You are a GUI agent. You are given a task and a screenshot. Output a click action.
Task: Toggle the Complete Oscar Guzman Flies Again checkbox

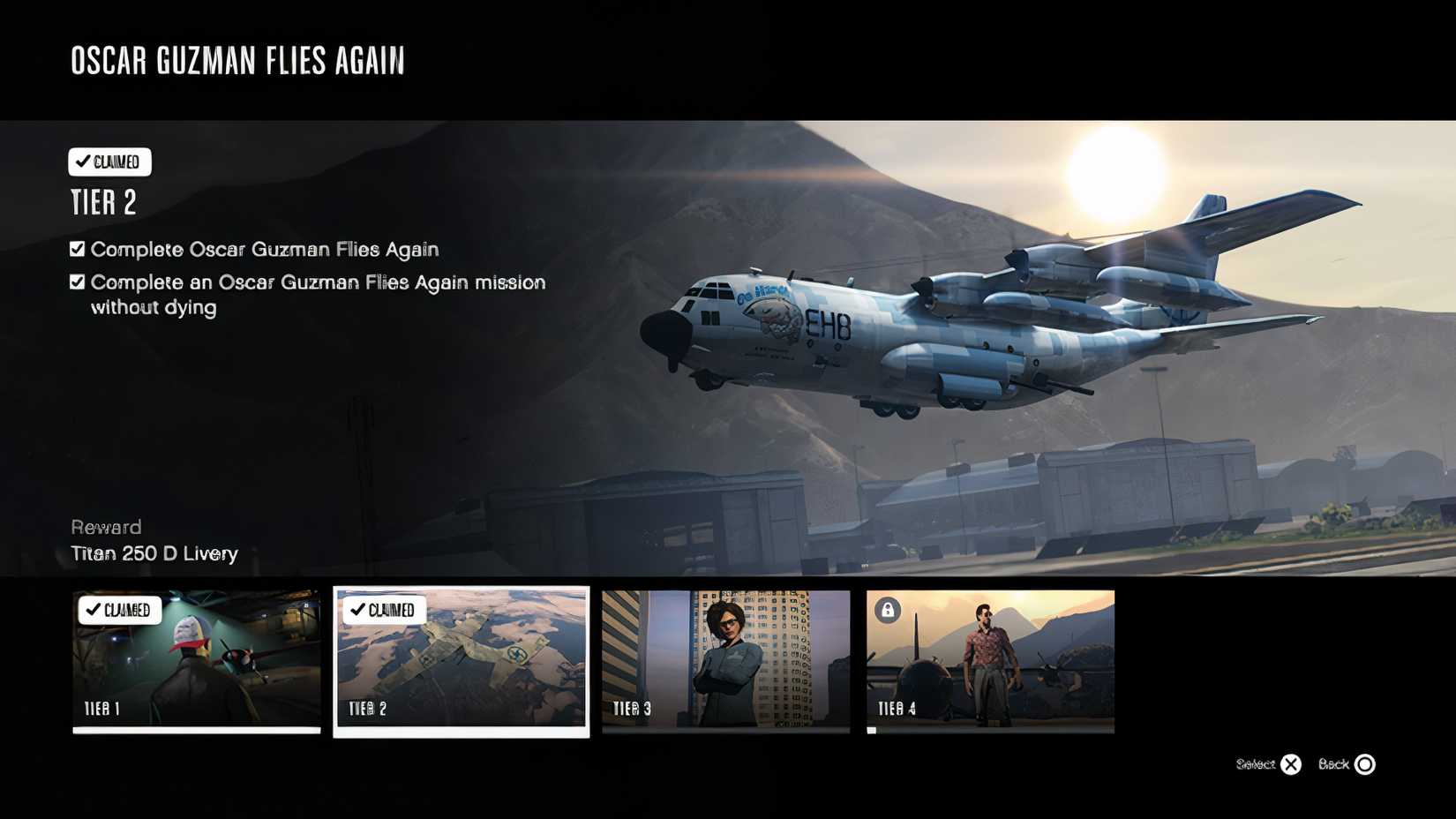click(x=76, y=248)
